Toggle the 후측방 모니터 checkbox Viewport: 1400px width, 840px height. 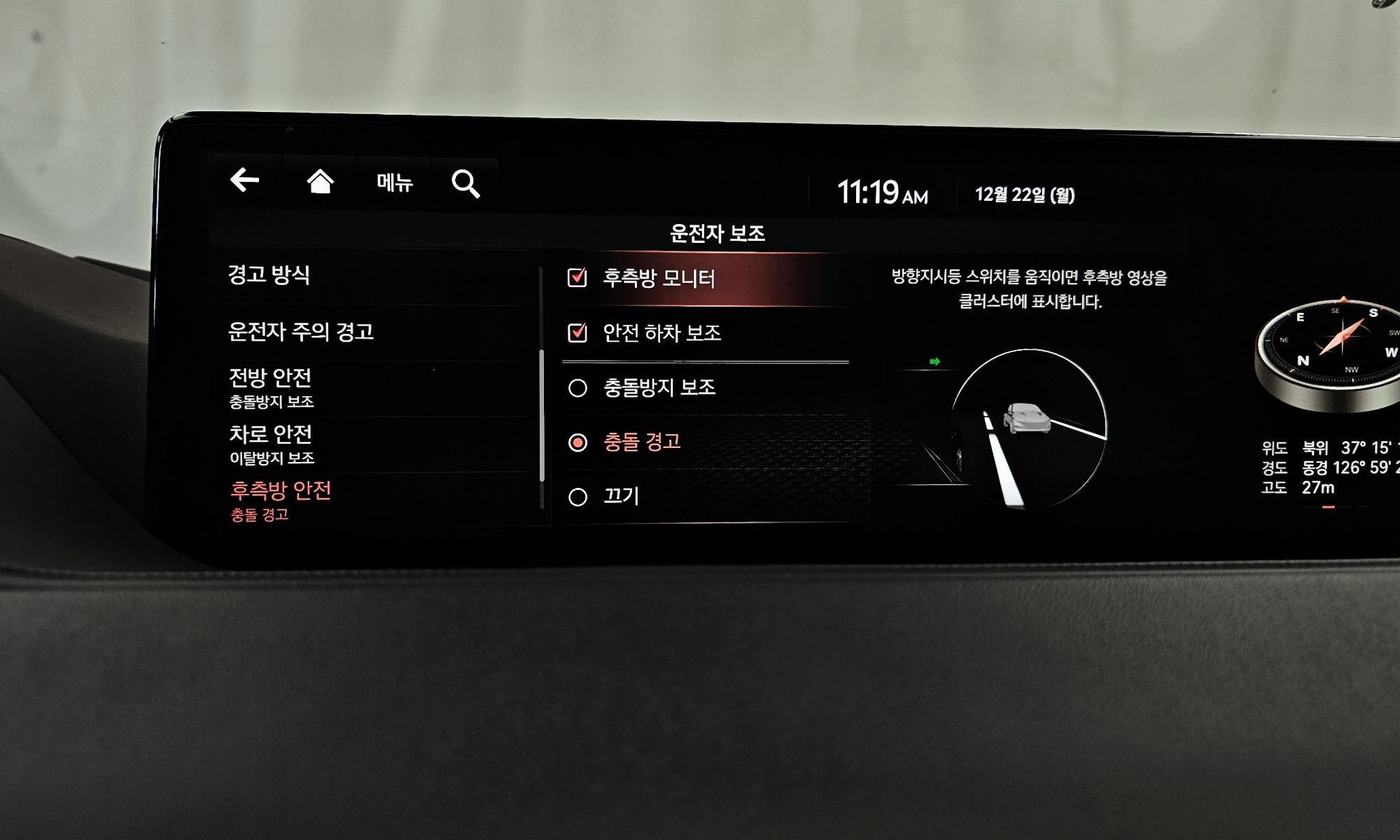[x=577, y=278]
